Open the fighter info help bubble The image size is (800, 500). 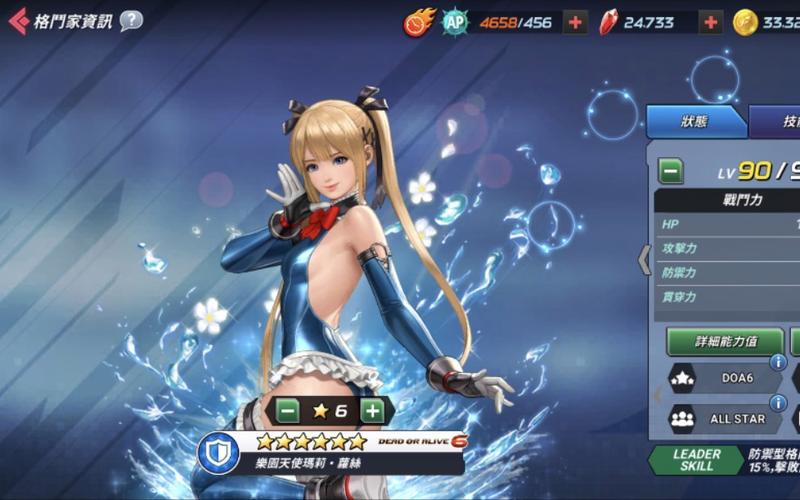tap(131, 21)
